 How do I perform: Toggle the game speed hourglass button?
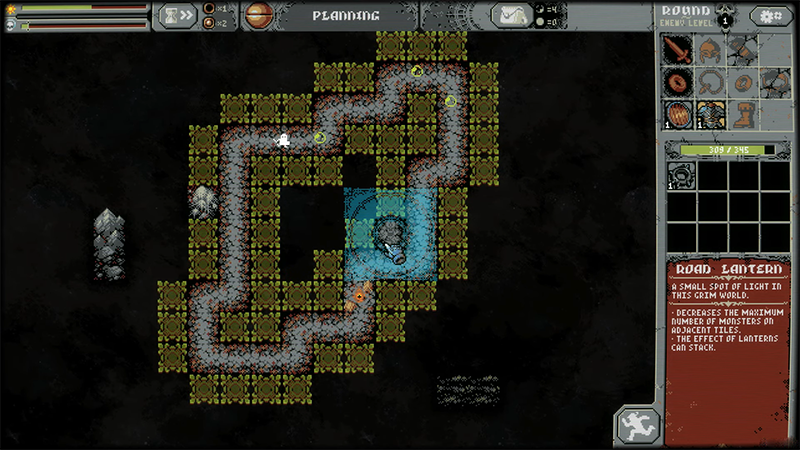coord(177,16)
